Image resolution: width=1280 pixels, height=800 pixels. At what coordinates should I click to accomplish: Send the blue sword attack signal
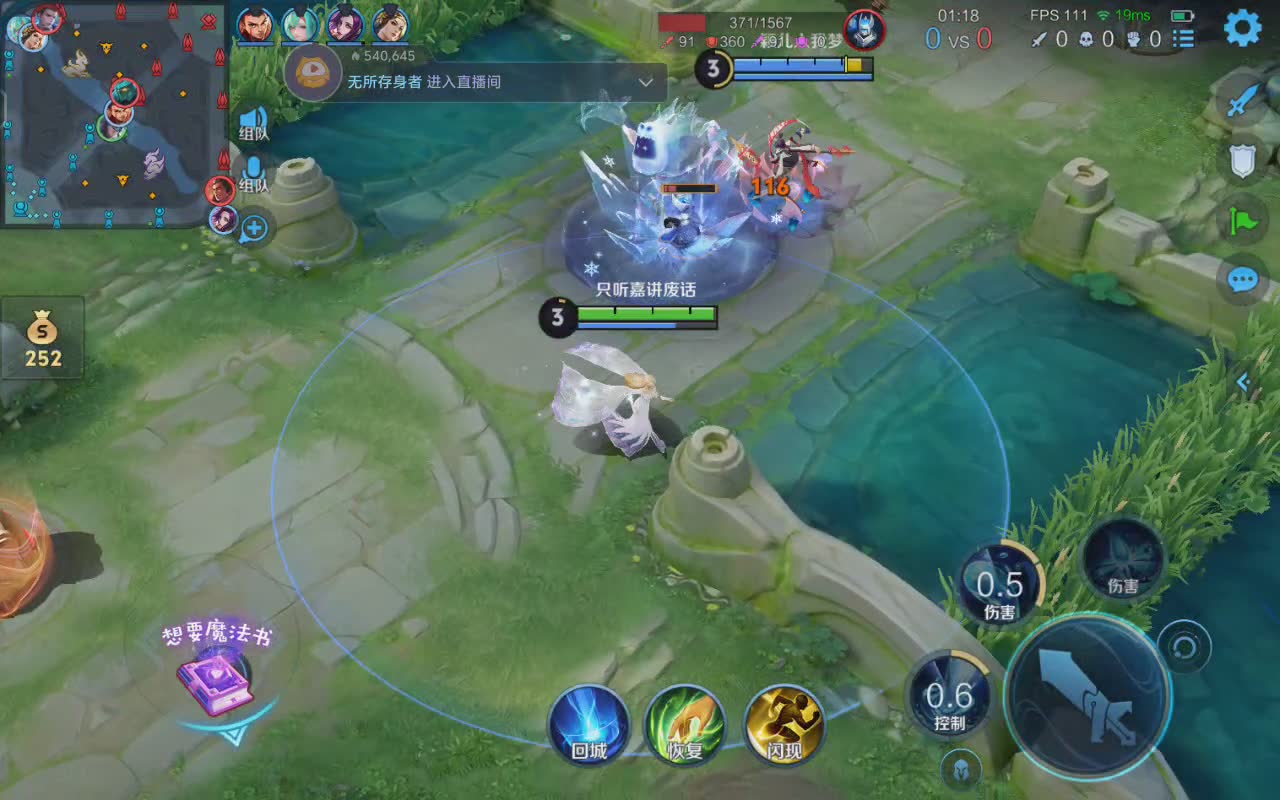point(1242,100)
